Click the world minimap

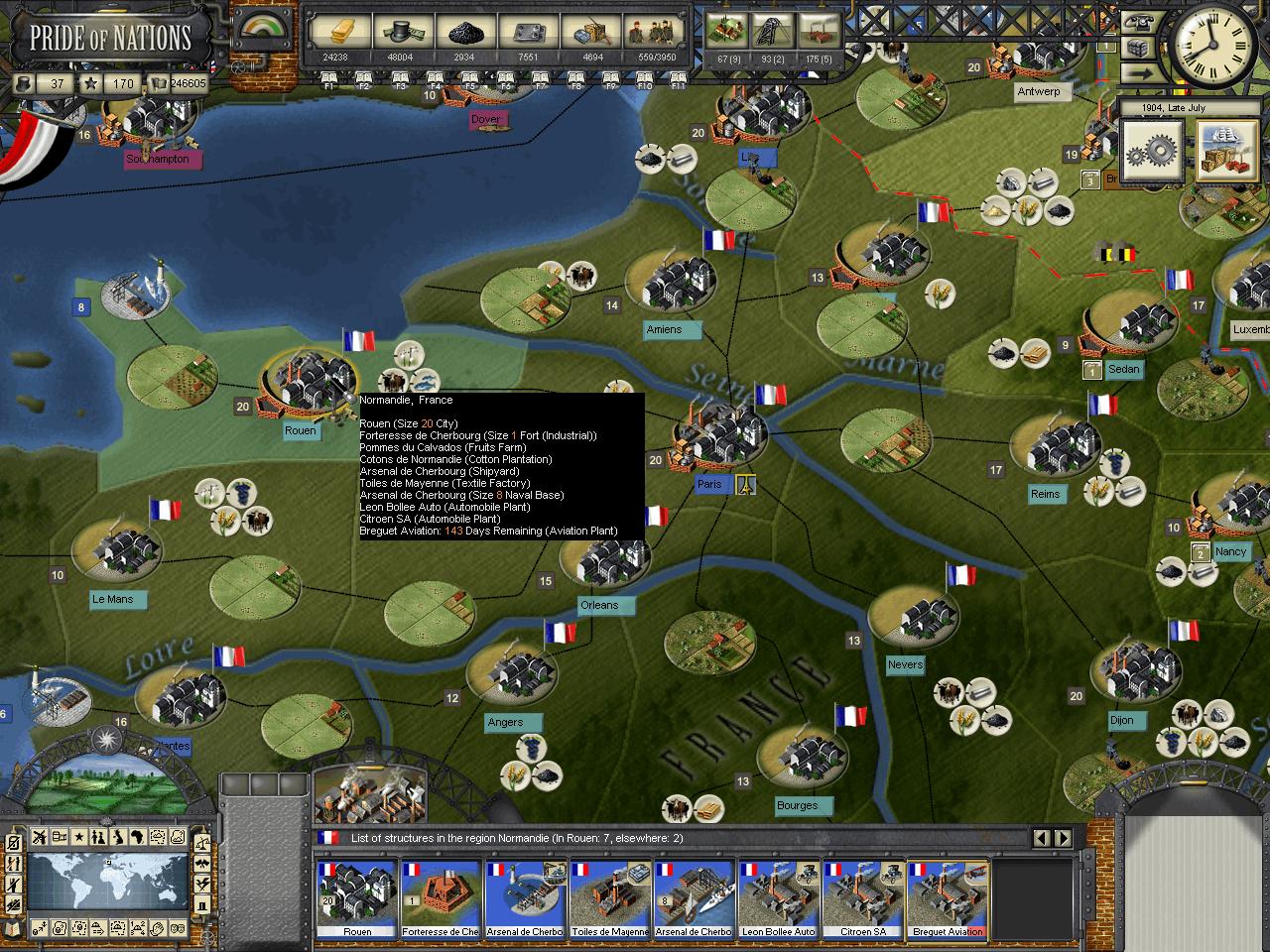tap(108, 884)
